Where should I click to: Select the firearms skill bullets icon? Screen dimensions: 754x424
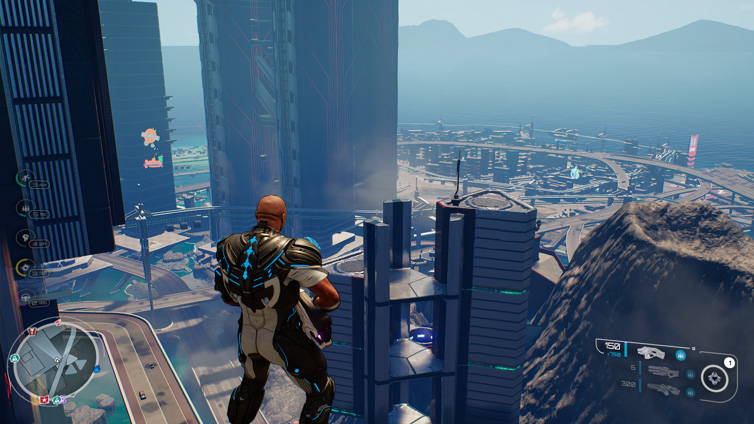(24, 208)
